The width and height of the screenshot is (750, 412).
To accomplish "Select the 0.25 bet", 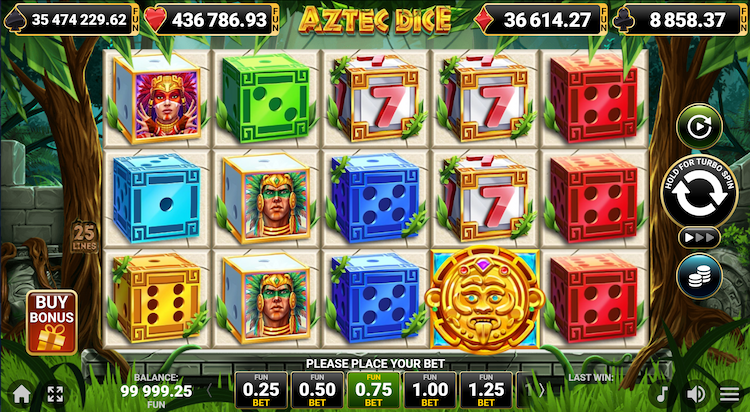I will [x=261, y=390].
